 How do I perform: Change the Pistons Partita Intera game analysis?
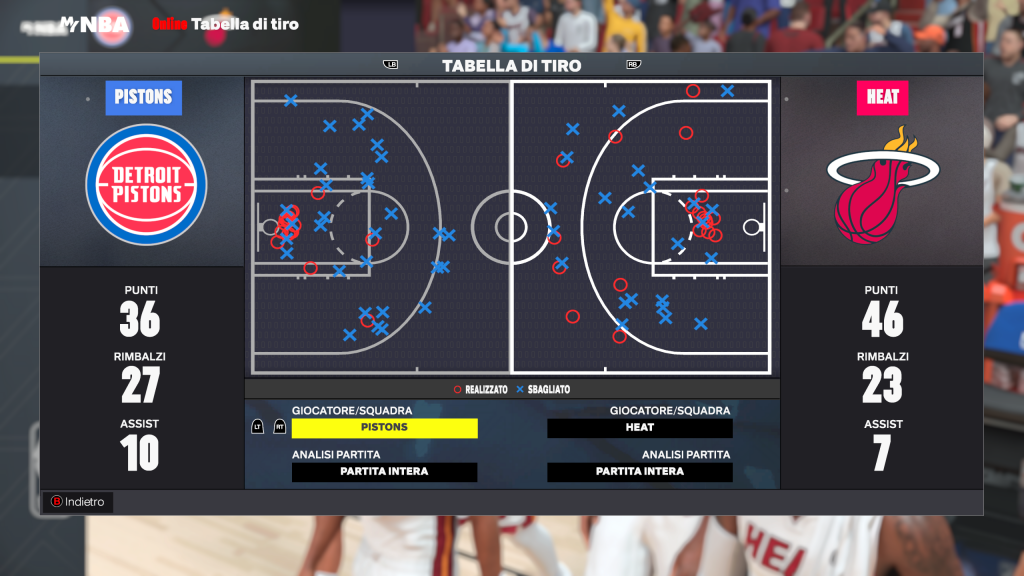(385, 472)
